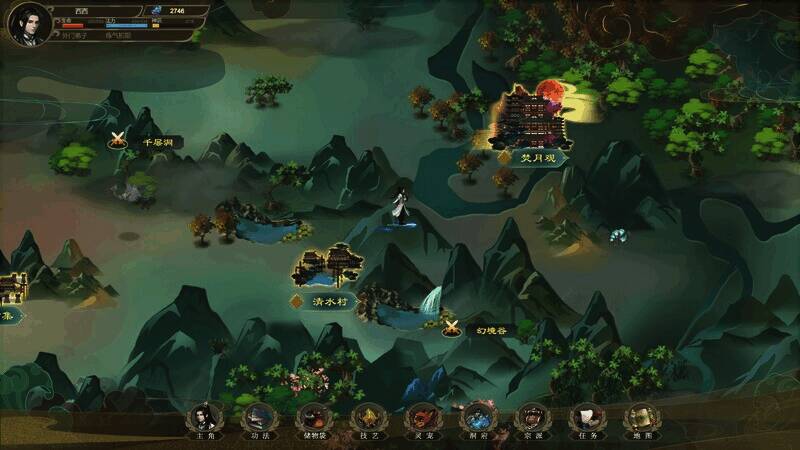Screen dimensions: 800x450
Task: Open the 地图 map menu
Action: click(640, 418)
